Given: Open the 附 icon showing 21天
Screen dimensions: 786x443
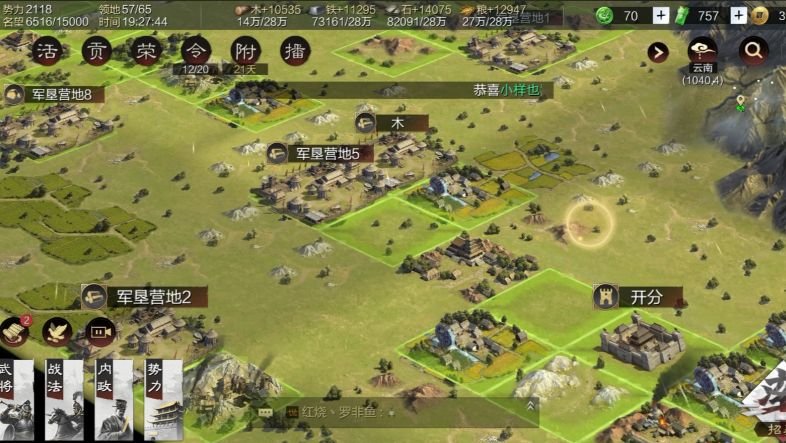Looking at the screenshot, I should pyautogui.click(x=246, y=52).
